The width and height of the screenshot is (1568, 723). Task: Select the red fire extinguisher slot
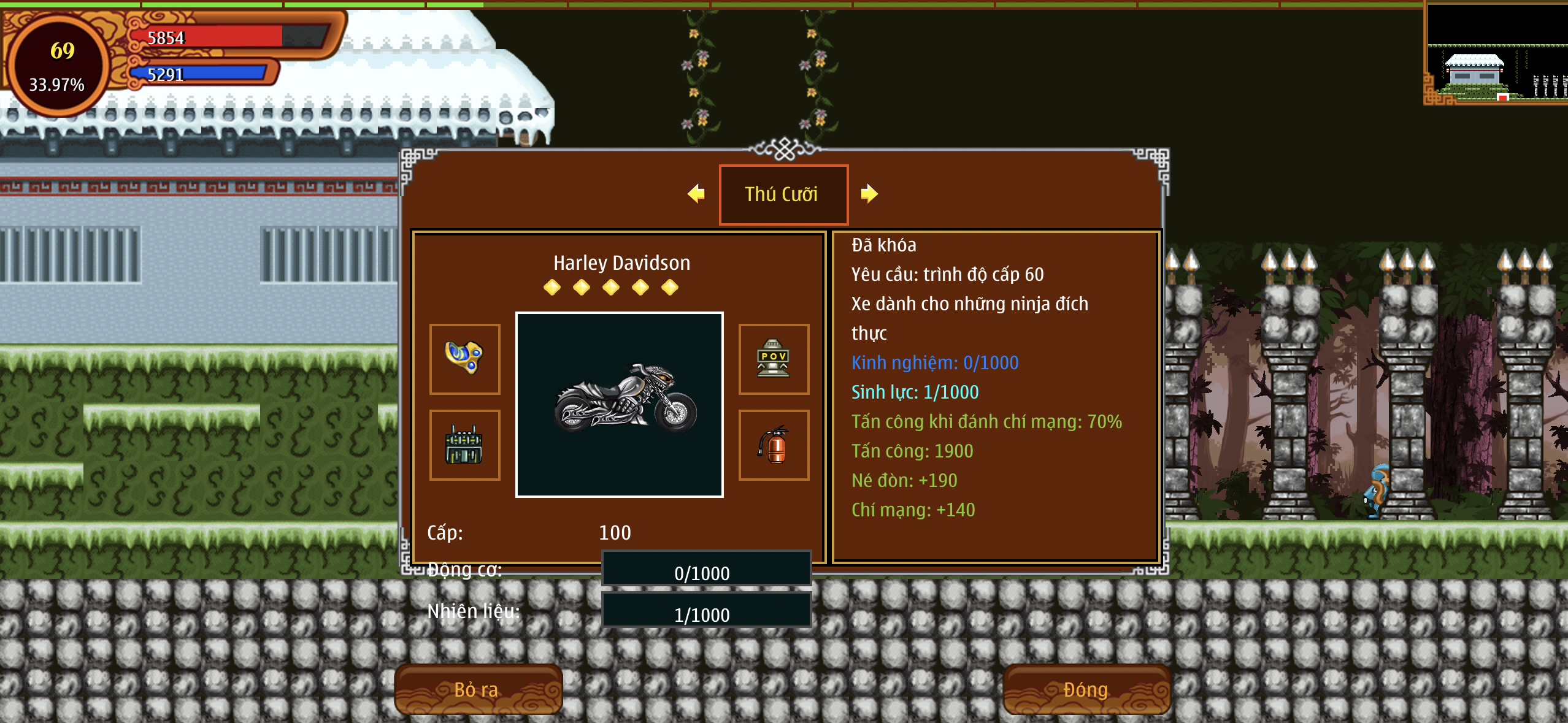[x=773, y=445]
